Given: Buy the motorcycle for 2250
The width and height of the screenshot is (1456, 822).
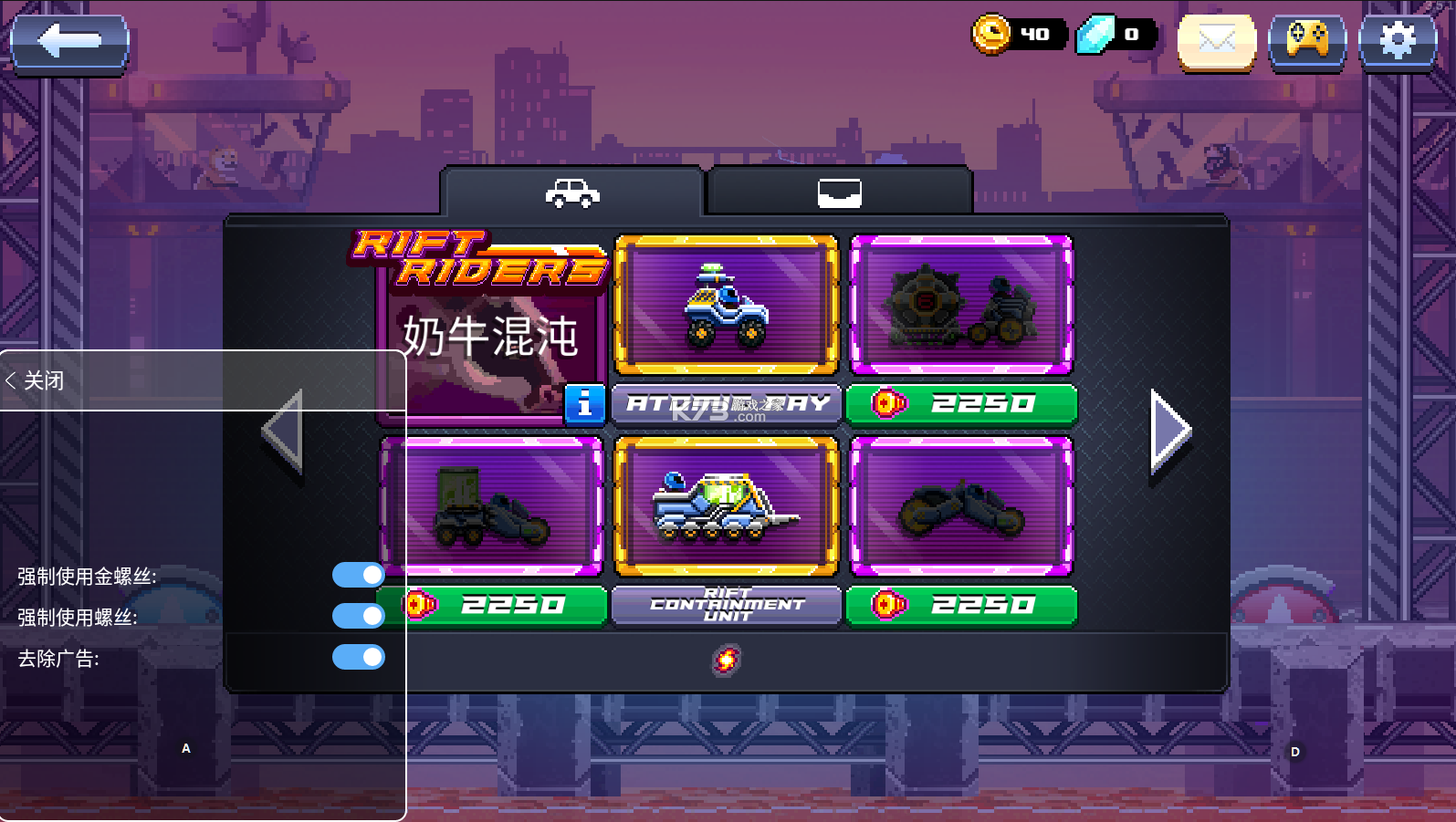Looking at the screenshot, I should 961,605.
